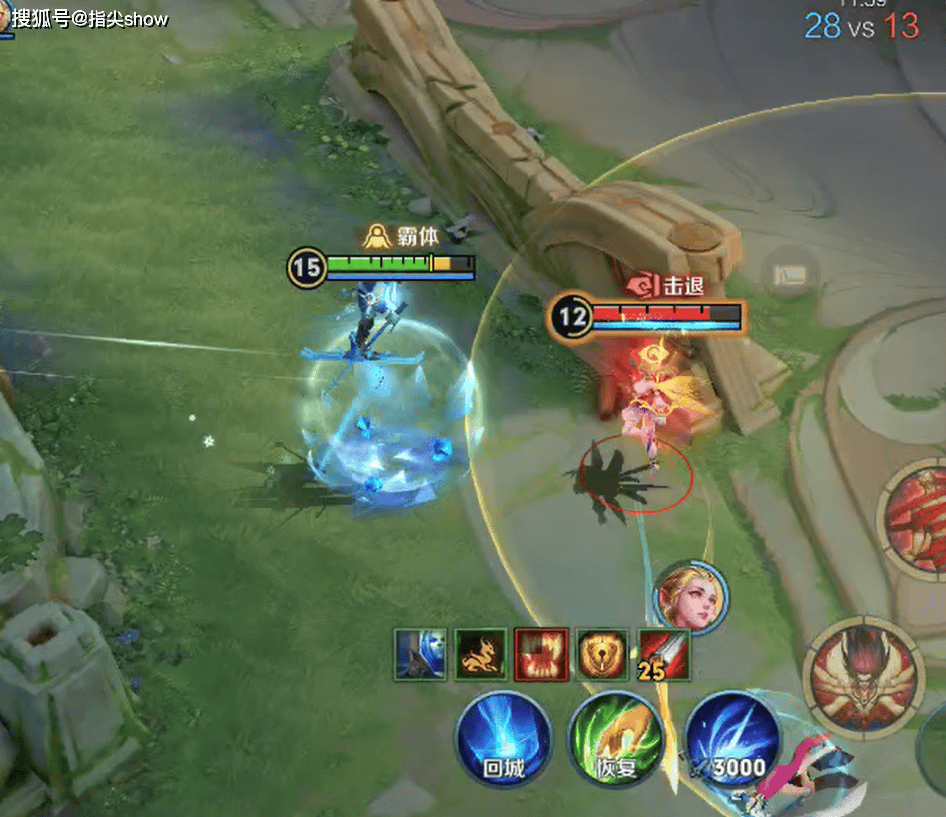Target the blonde enemy hero portrait
The width and height of the screenshot is (946, 817).
click(x=691, y=597)
